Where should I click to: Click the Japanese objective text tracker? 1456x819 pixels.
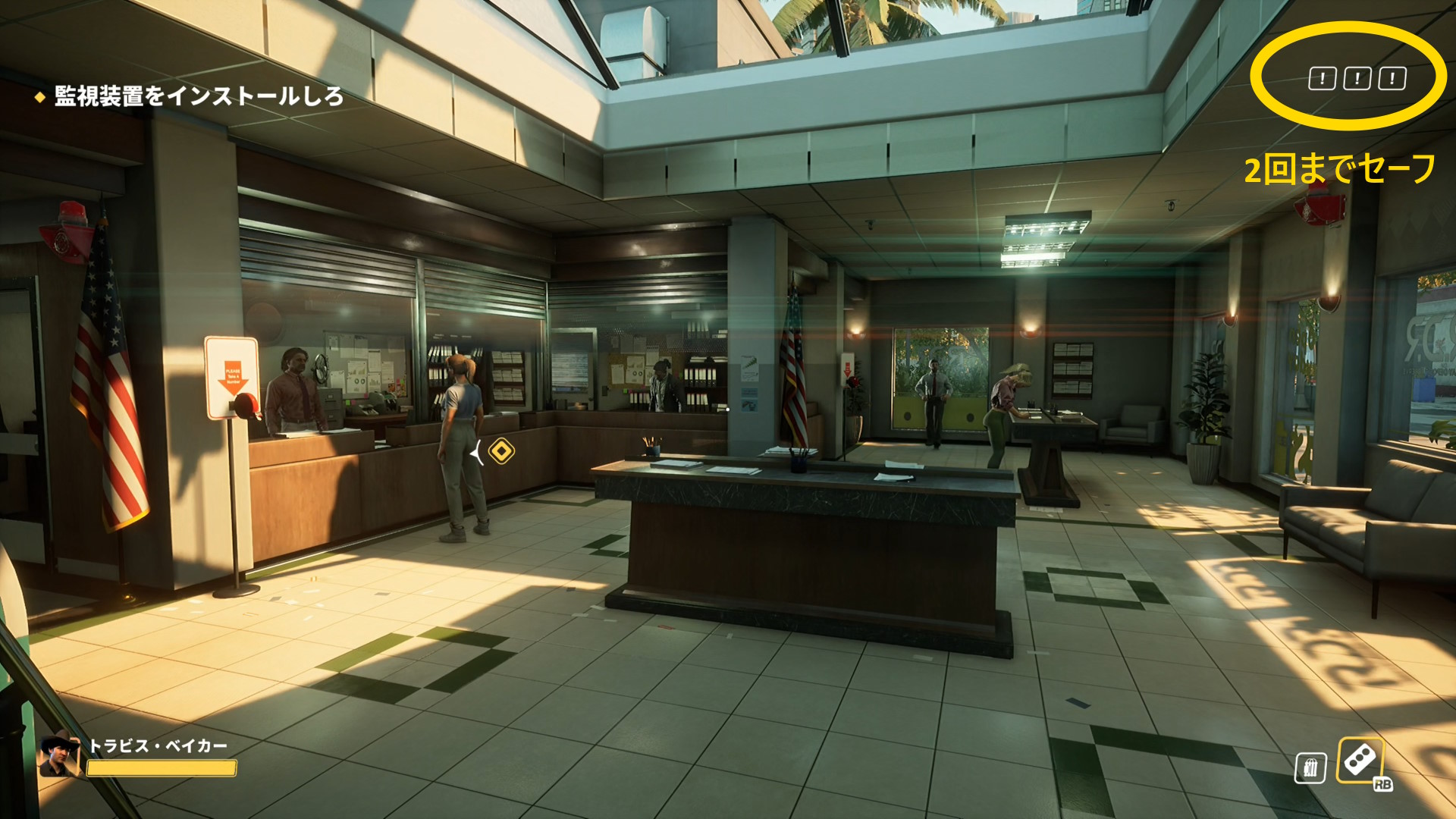[198, 96]
